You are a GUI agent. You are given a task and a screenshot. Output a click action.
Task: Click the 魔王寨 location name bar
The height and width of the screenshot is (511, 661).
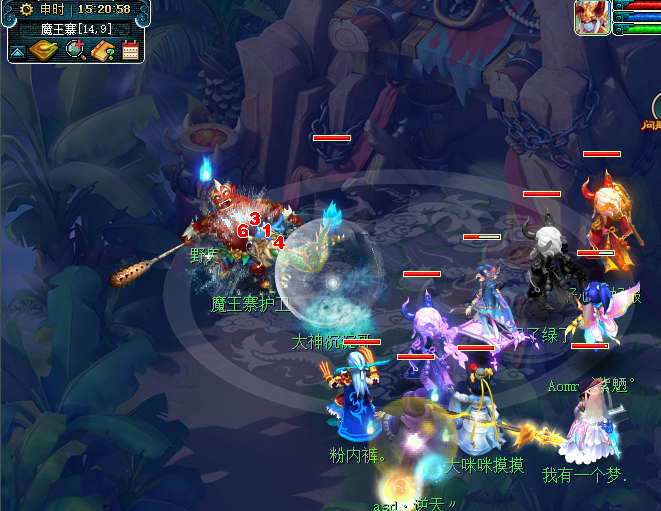[x=75, y=29]
